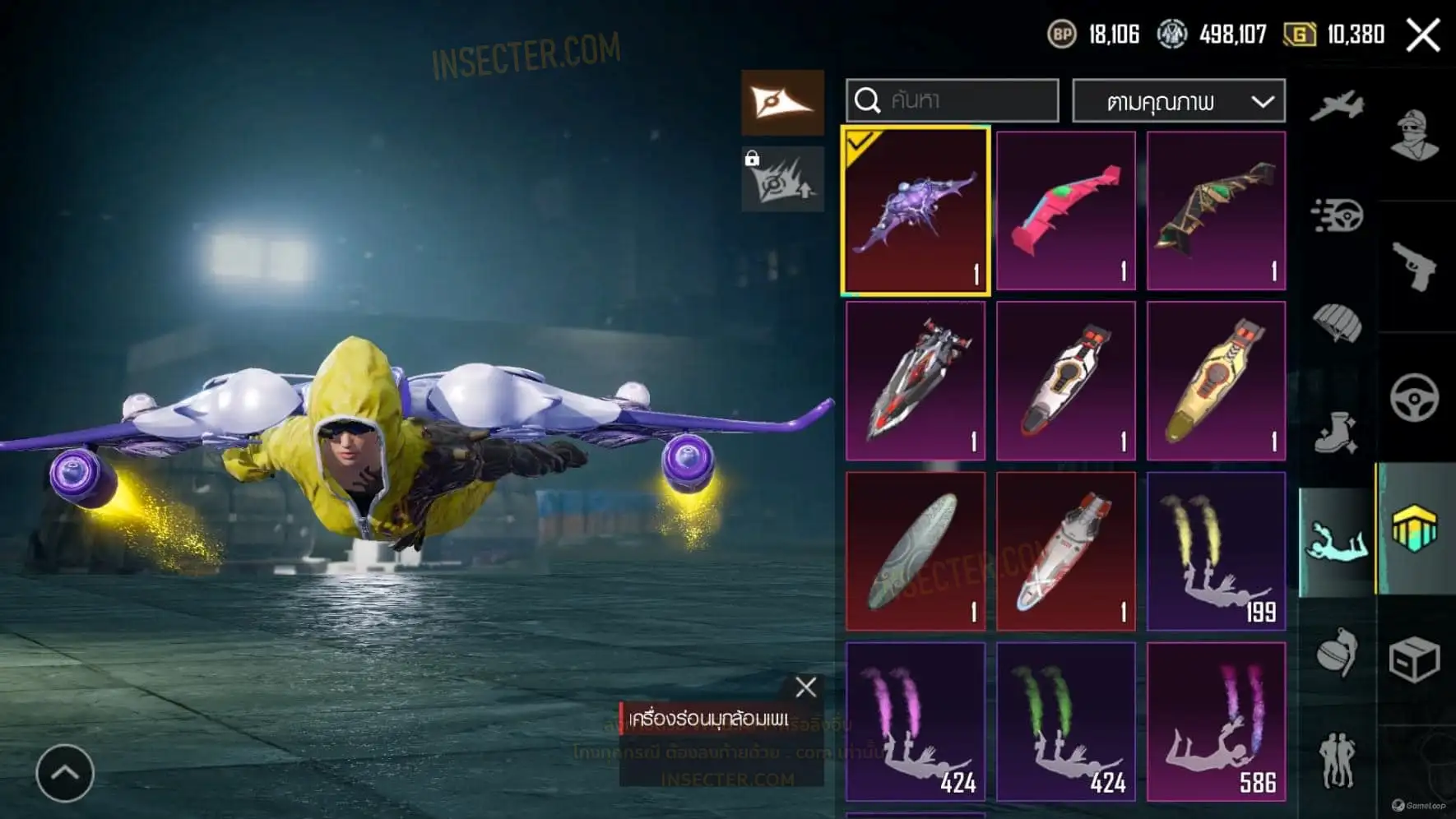Open the character outfit tab

(1415, 135)
